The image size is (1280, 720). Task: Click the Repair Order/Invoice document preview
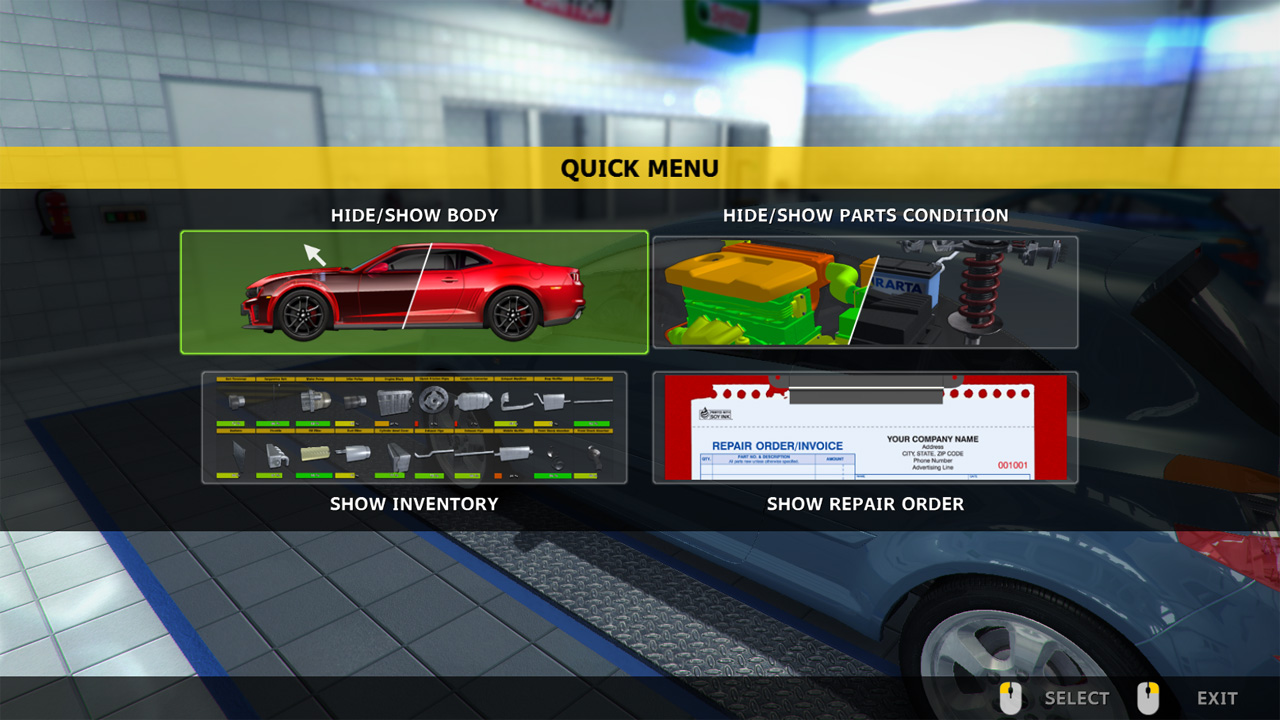click(865, 428)
